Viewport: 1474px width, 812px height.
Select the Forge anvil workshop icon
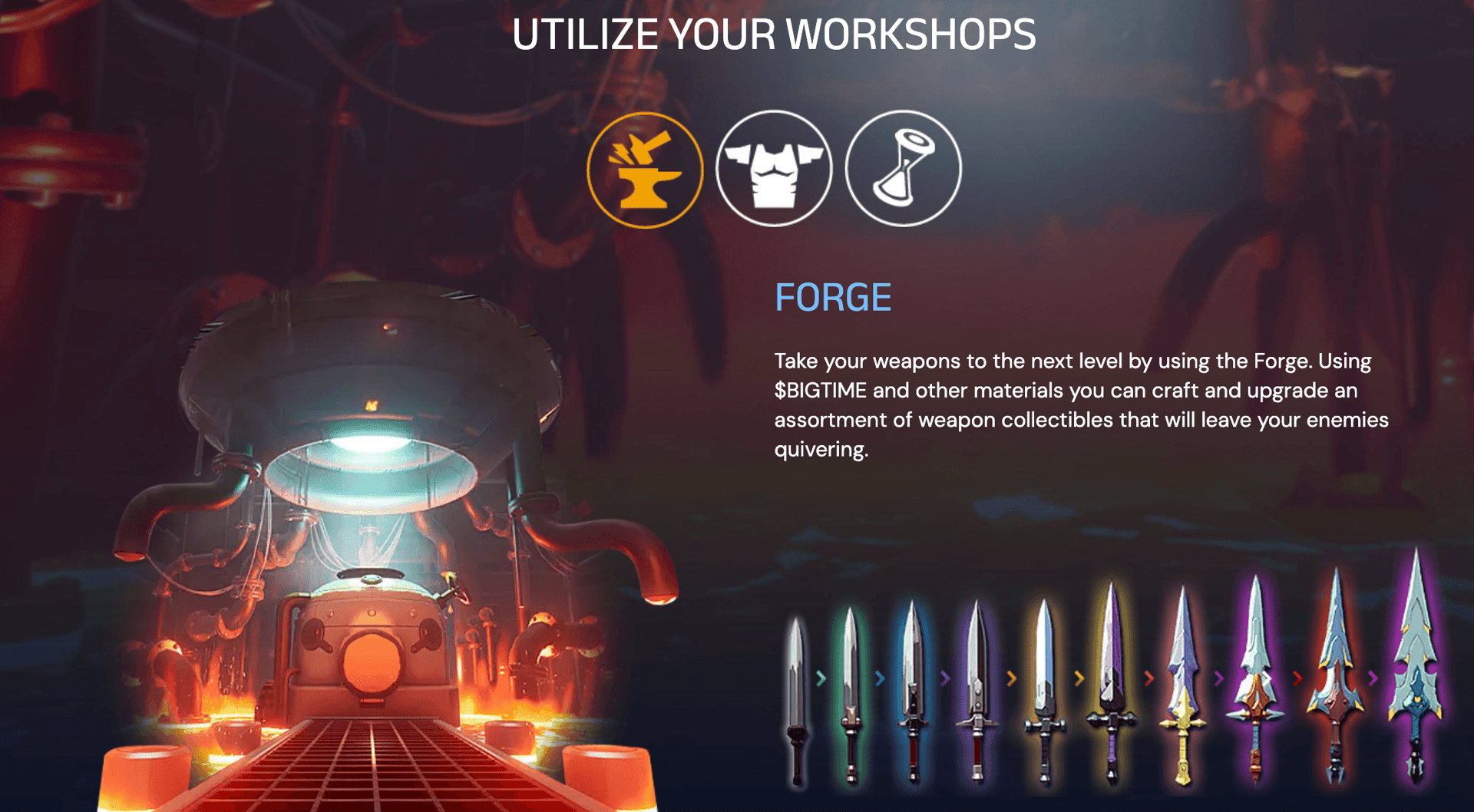(x=645, y=170)
